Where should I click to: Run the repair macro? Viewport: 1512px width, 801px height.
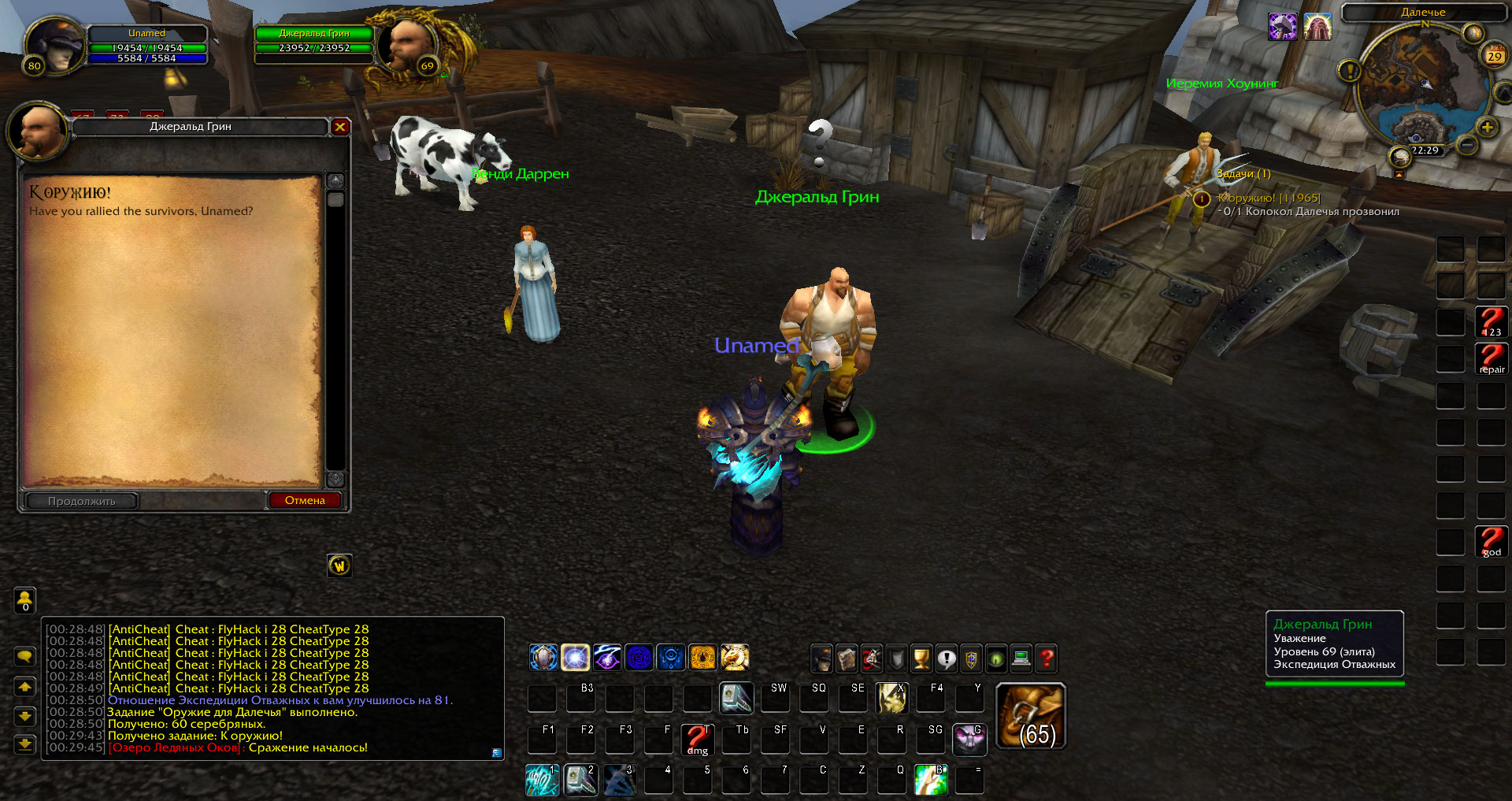[1492, 359]
